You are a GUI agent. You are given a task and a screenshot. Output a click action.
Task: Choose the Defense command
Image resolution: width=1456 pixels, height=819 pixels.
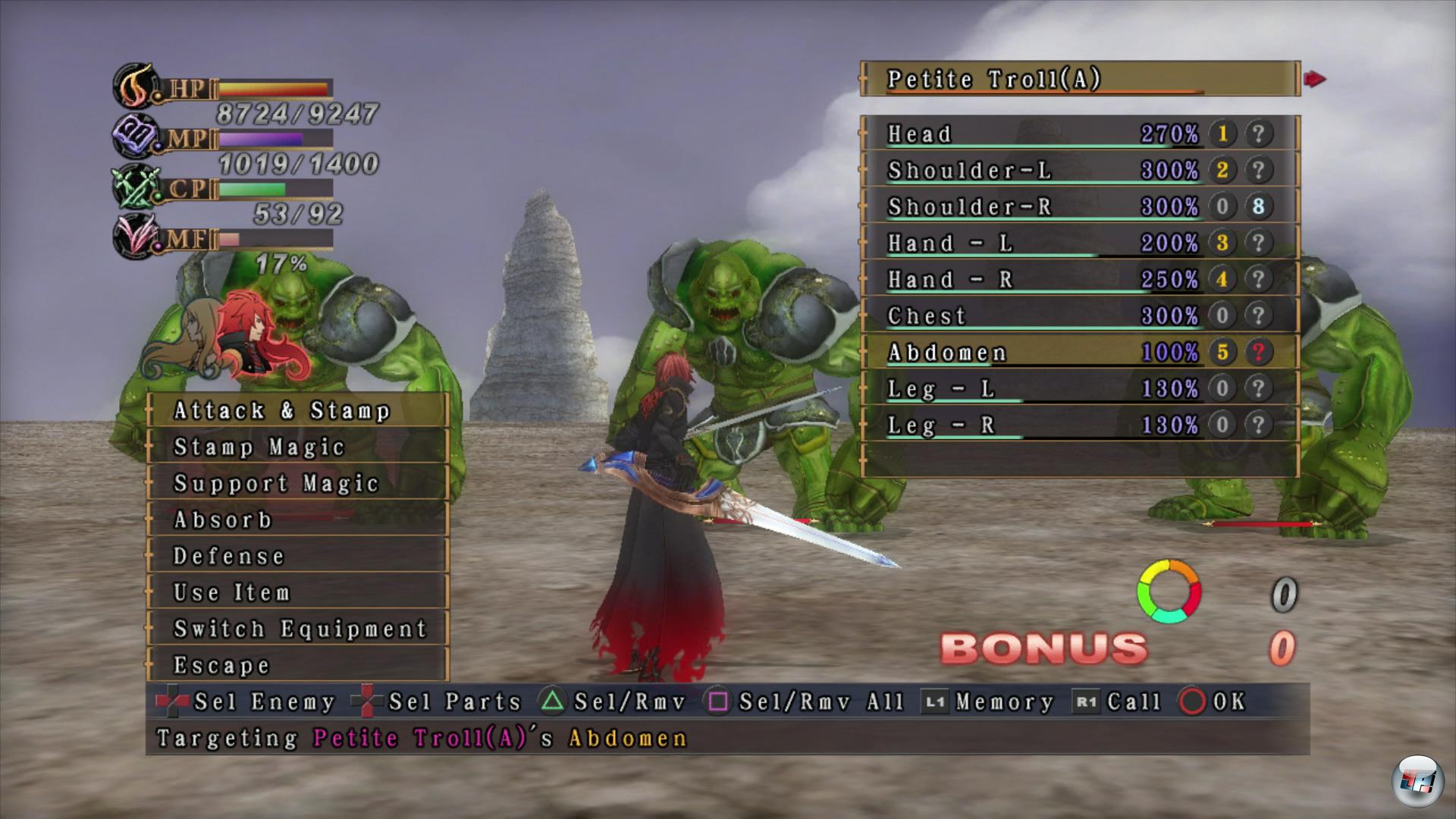[x=297, y=556]
